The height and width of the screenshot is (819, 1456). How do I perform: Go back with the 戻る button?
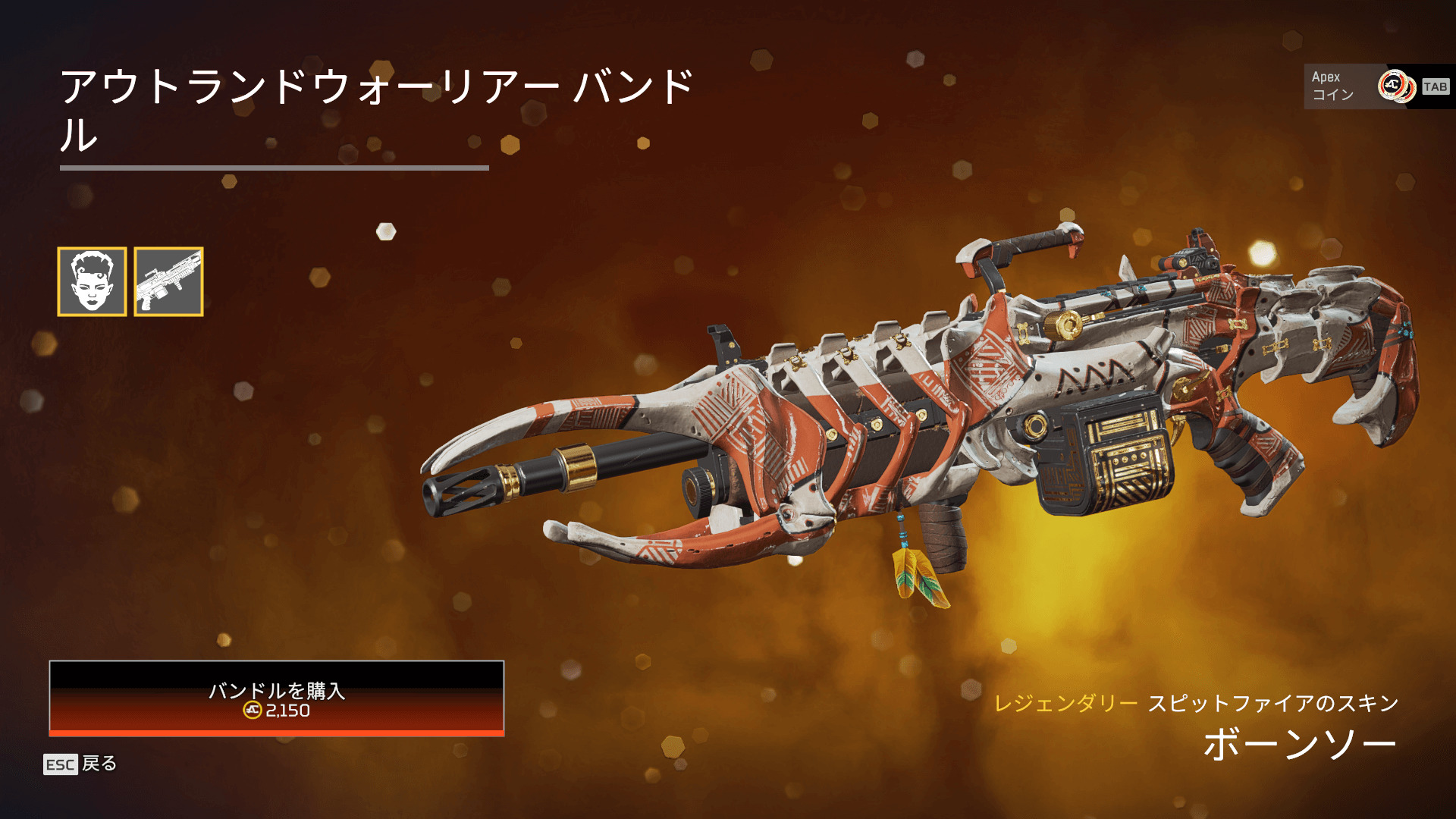pos(80,764)
